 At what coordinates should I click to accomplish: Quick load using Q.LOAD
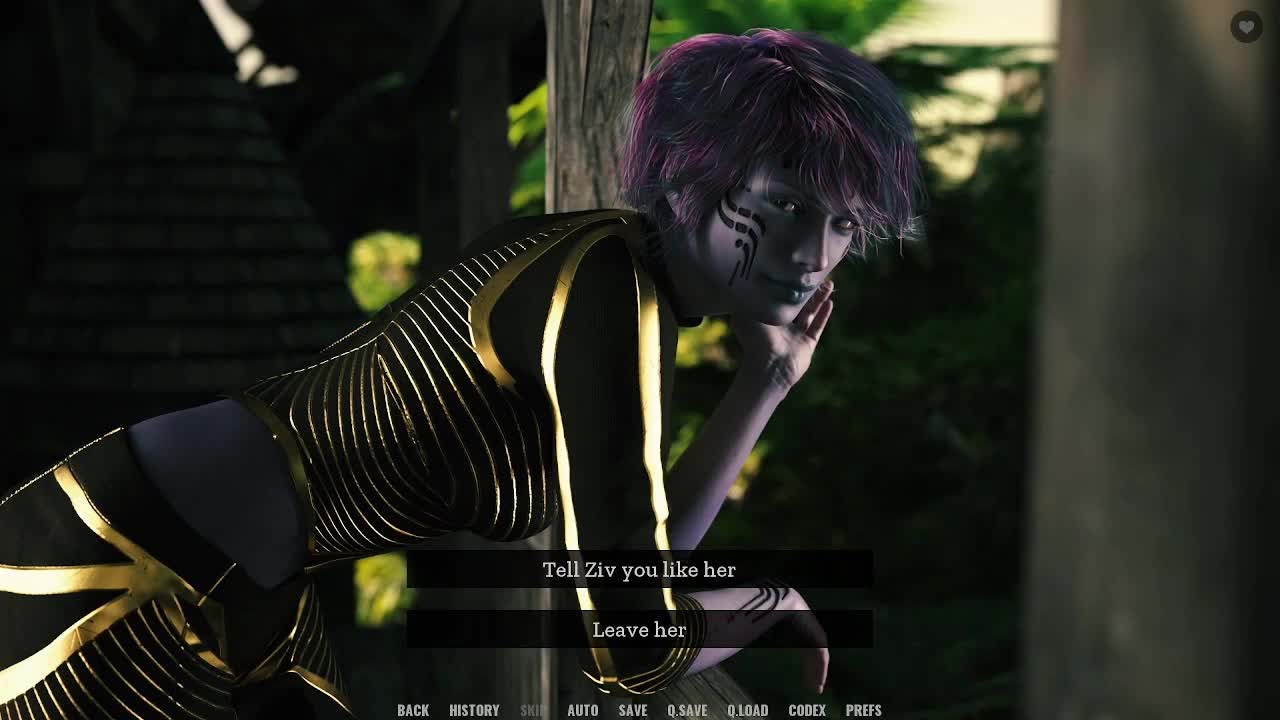(747, 710)
